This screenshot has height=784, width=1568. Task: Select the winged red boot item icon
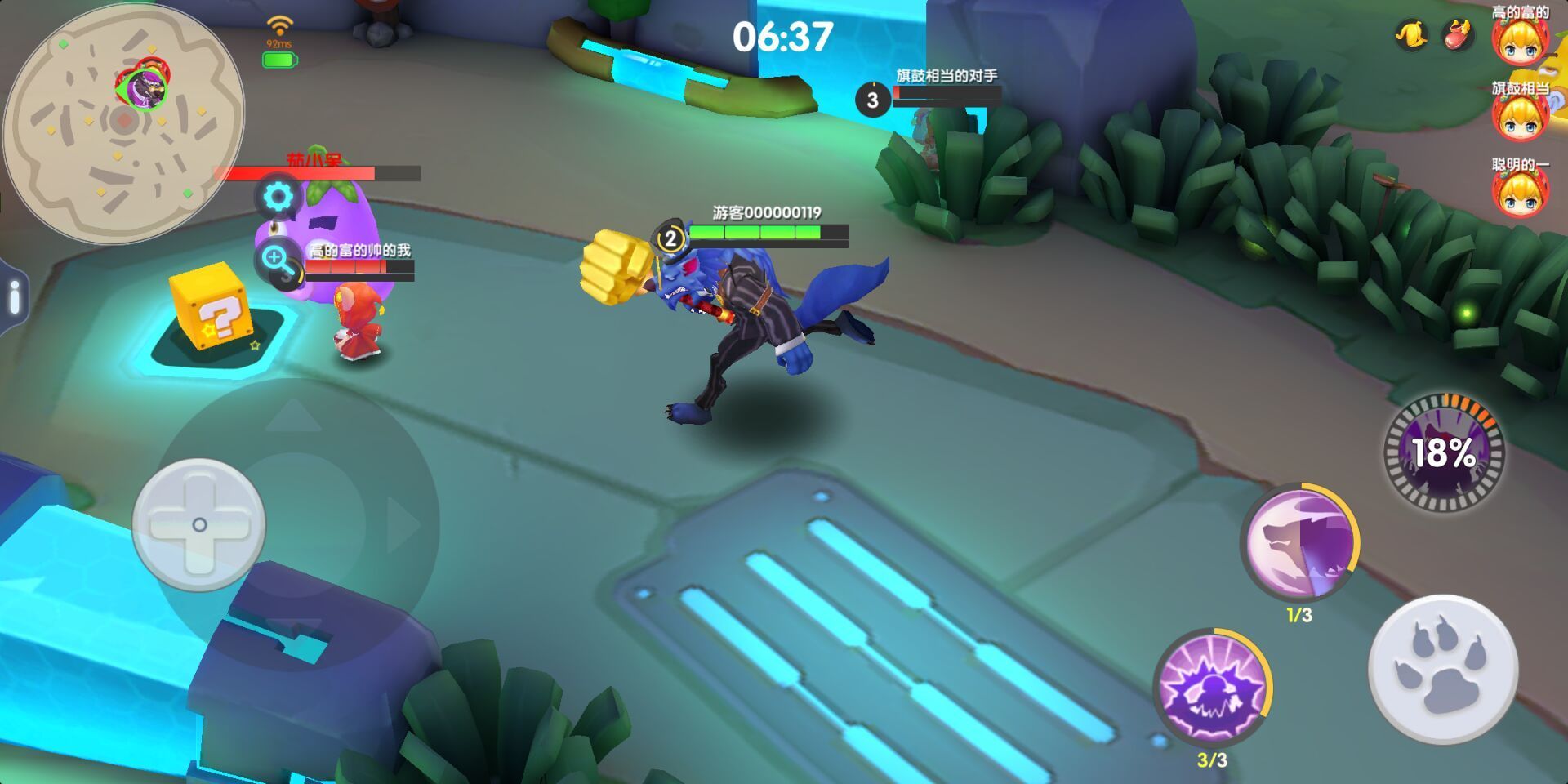click(1458, 35)
